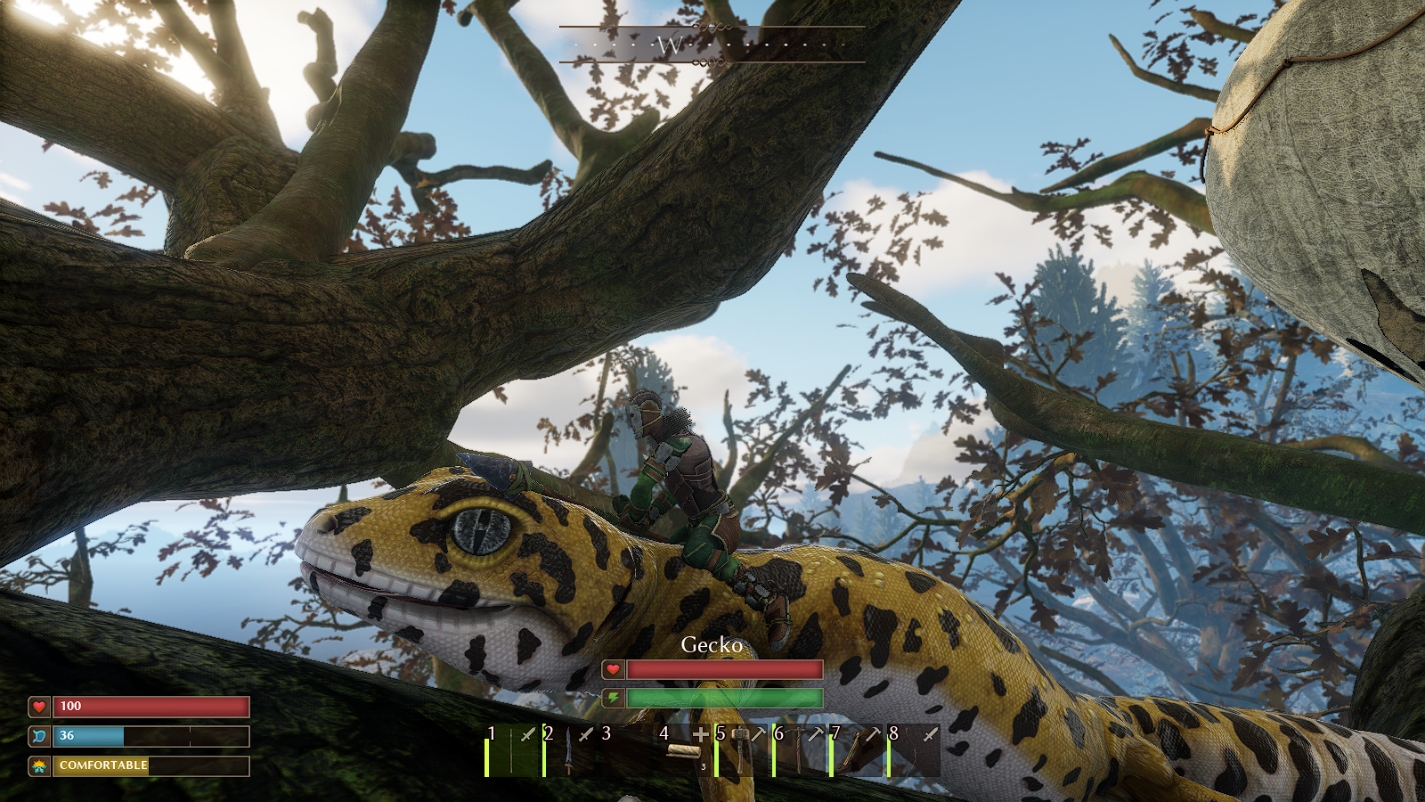Click the rope item in hotbar slot 8

tap(910, 750)
